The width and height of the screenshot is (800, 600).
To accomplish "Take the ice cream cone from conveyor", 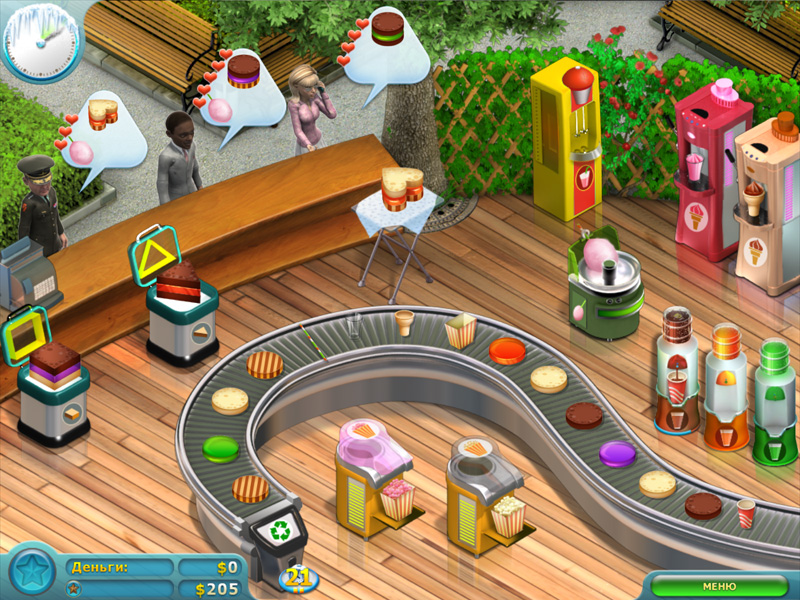I will point(404,321).
